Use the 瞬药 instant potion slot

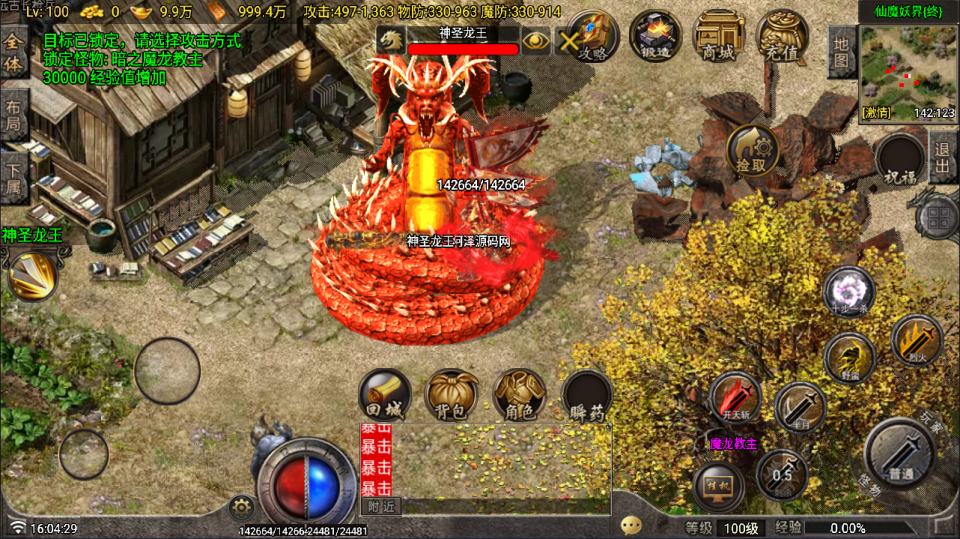point(587,395)
